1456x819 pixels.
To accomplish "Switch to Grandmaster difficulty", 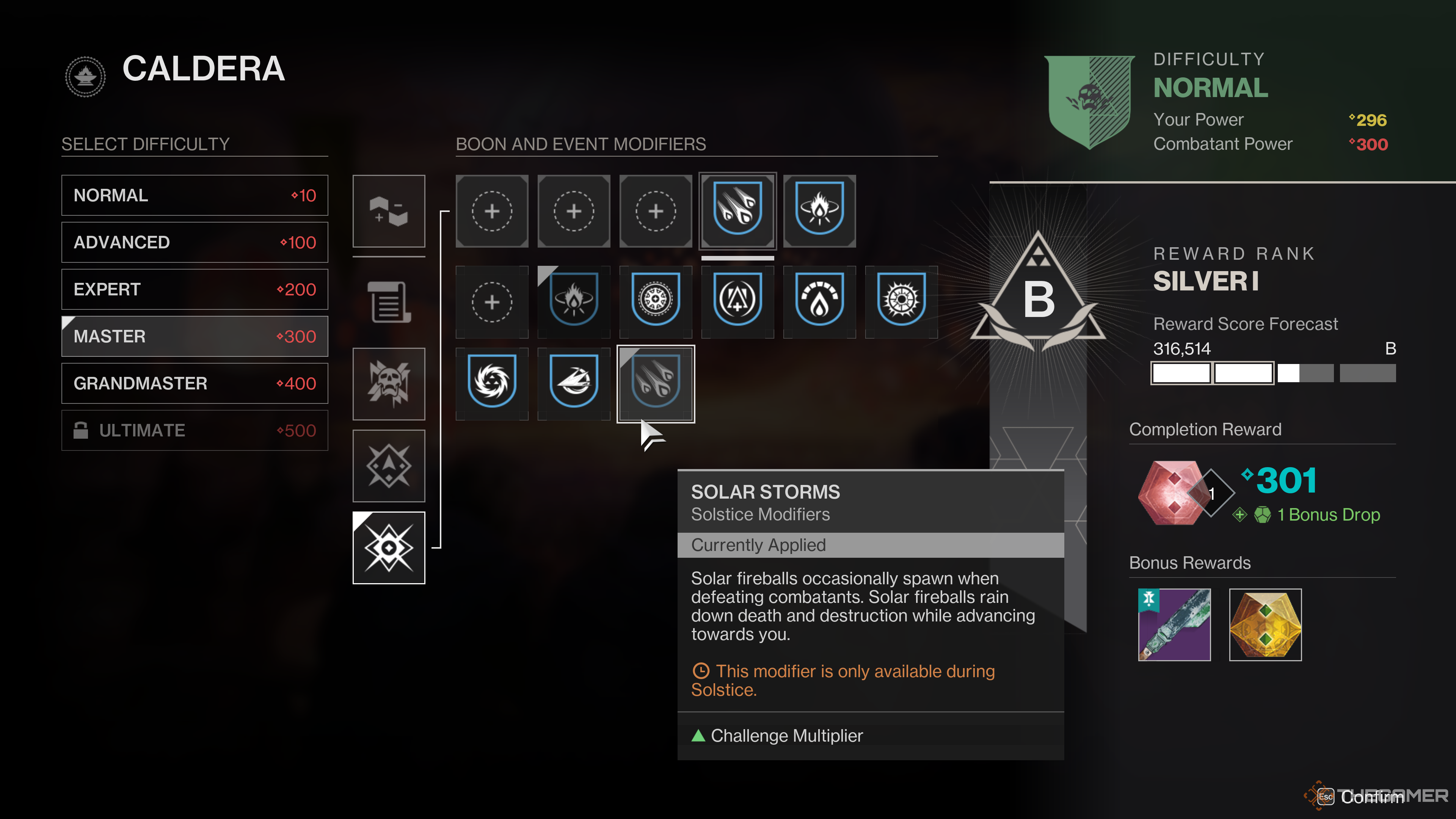I will [195, 383].
